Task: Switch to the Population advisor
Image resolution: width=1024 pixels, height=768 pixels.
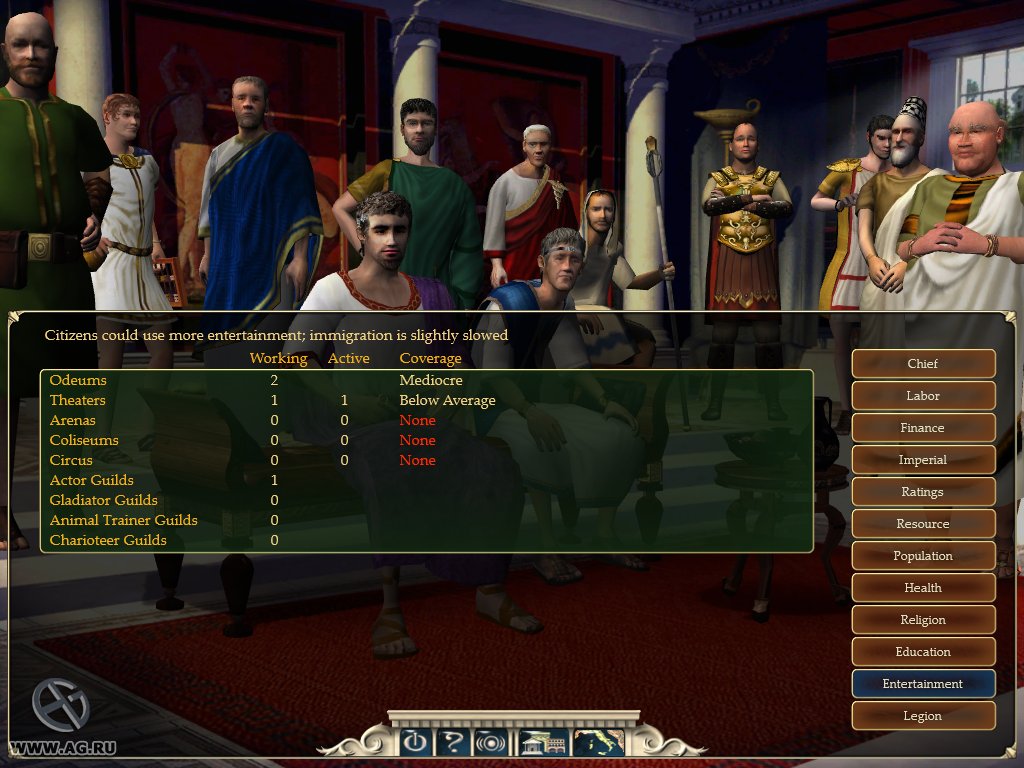Action: point(923,556)
